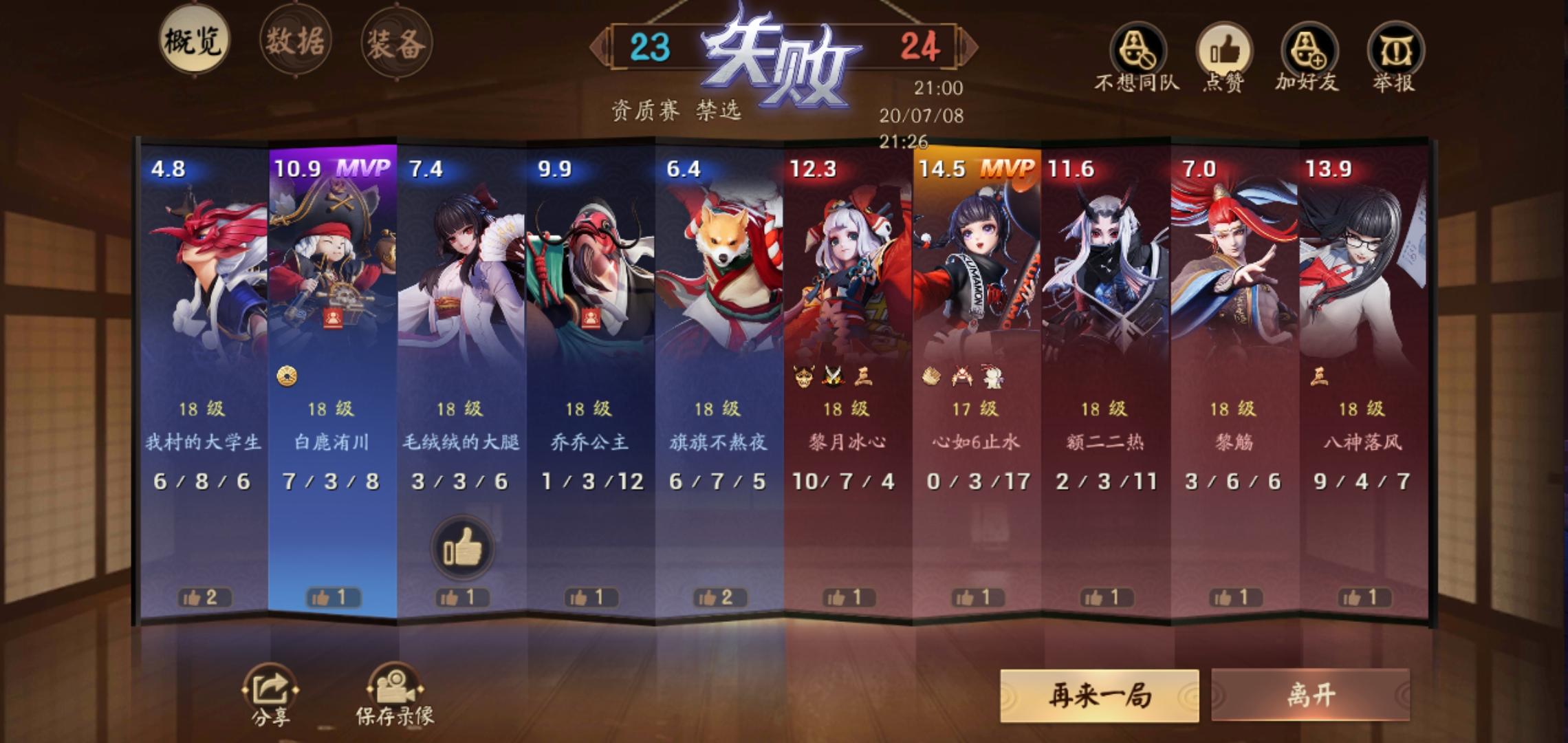Click the MVP badge beside the 14.5 score
1568x743 pixels.
click(1010, 167)
